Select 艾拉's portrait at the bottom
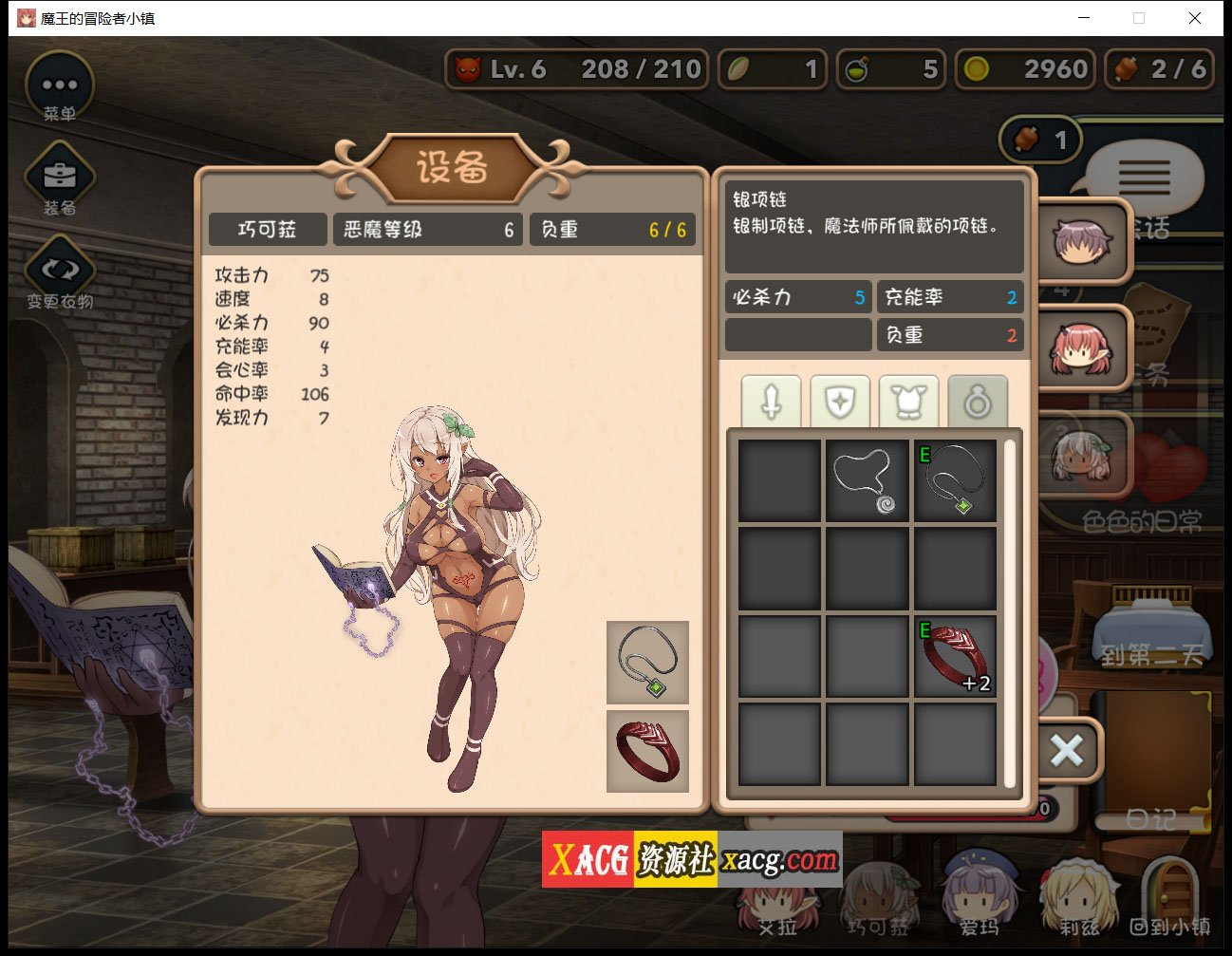1232x956 pixels. click(x=778, y=902)
